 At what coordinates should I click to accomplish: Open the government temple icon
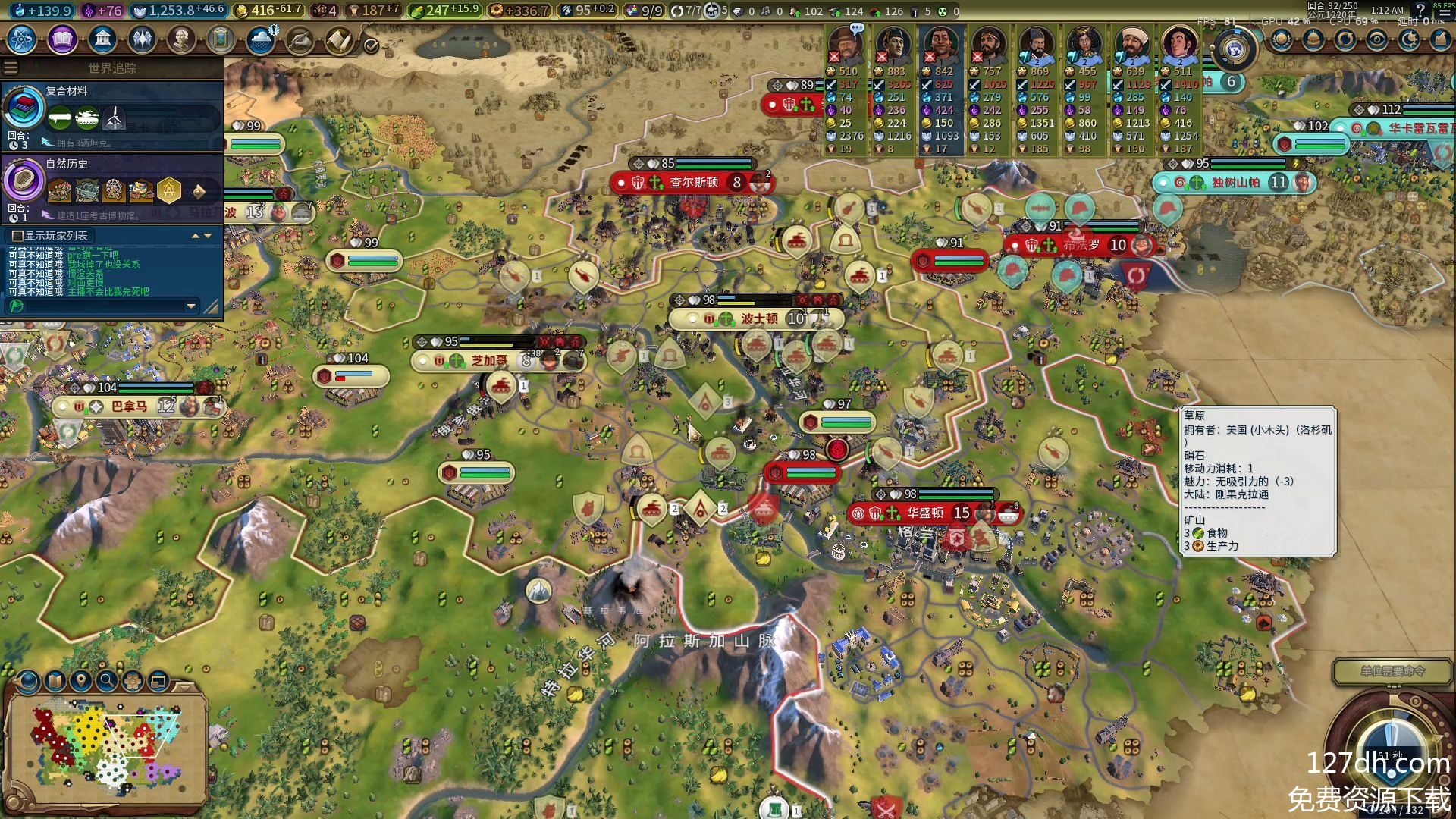(102, 39)
